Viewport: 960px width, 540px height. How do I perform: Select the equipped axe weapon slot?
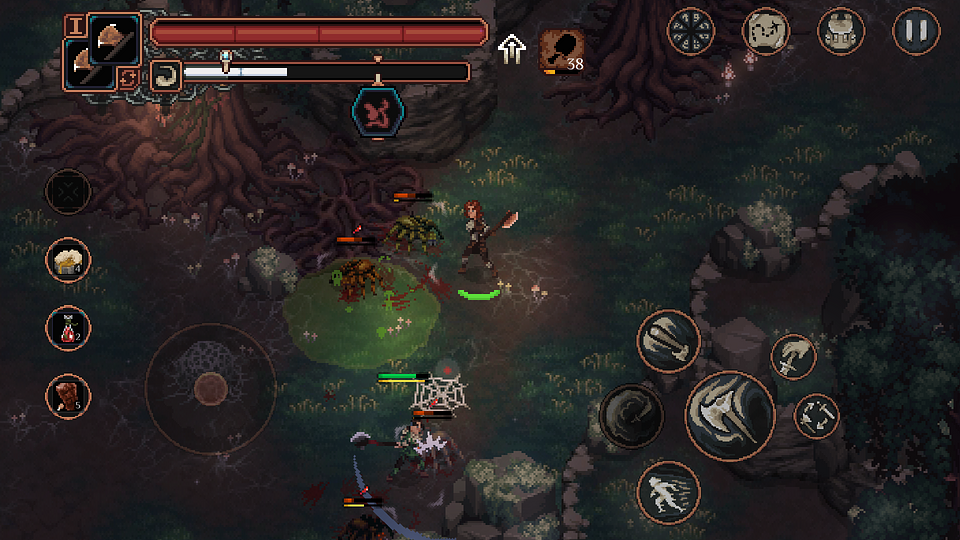(x=114, y=41)
